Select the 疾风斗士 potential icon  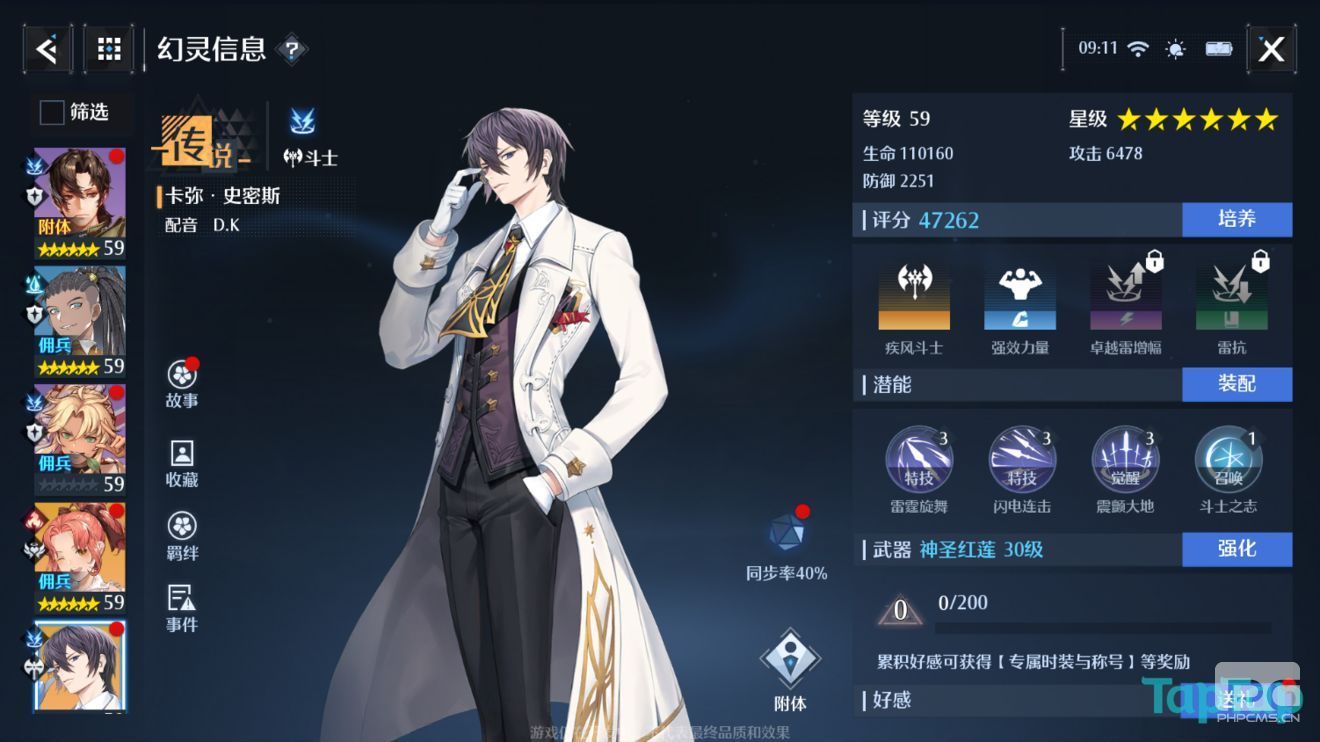coord(914,295)
